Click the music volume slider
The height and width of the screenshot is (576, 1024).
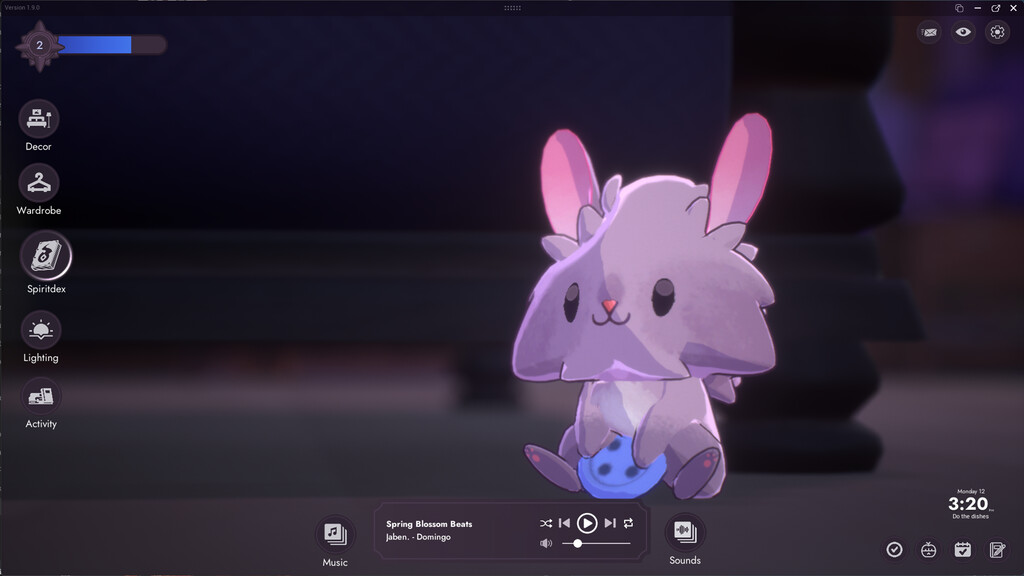[596, 543]
